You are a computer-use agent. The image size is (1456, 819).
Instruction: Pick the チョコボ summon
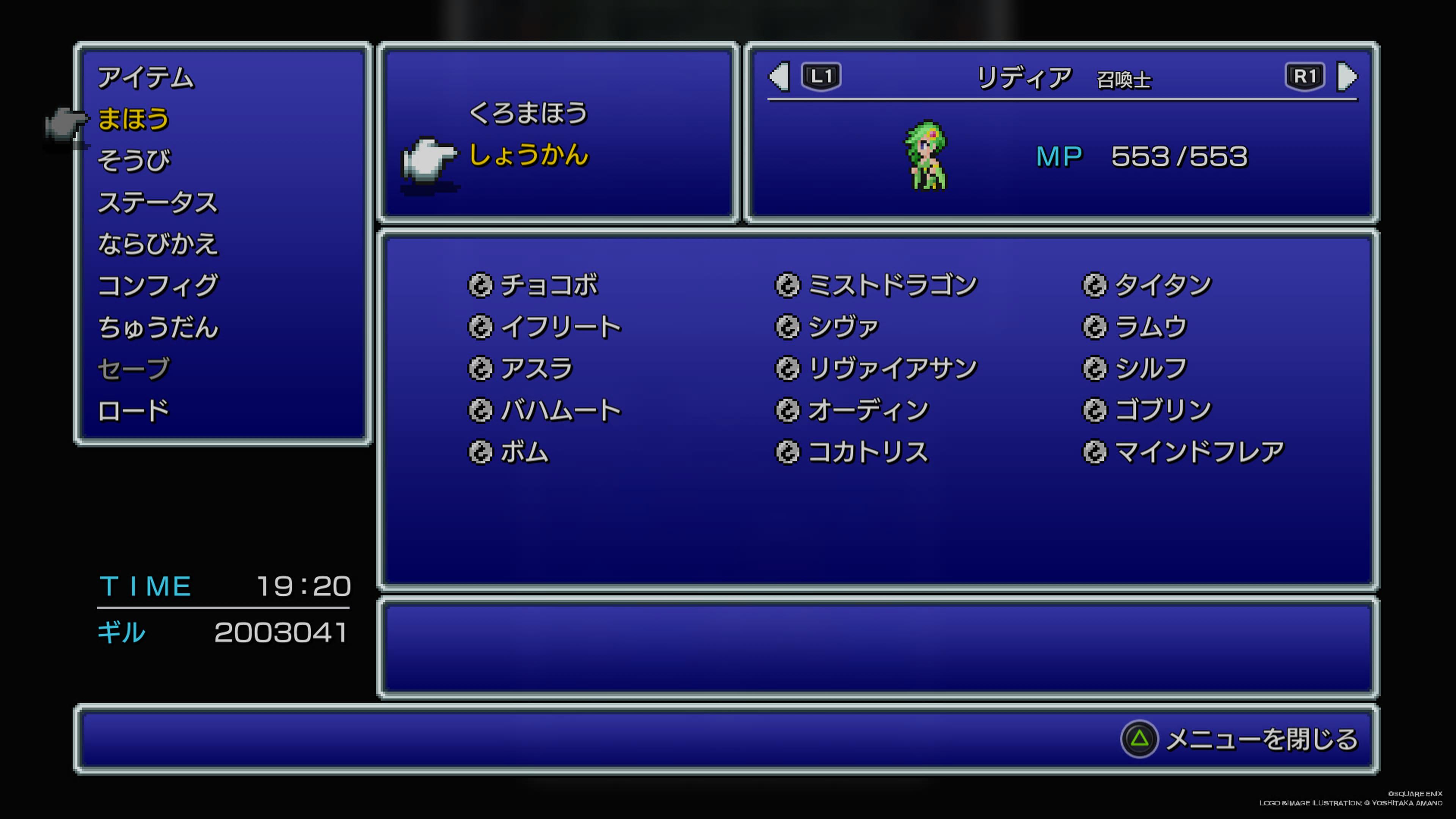pyautogui.click(x=548, y=285)
